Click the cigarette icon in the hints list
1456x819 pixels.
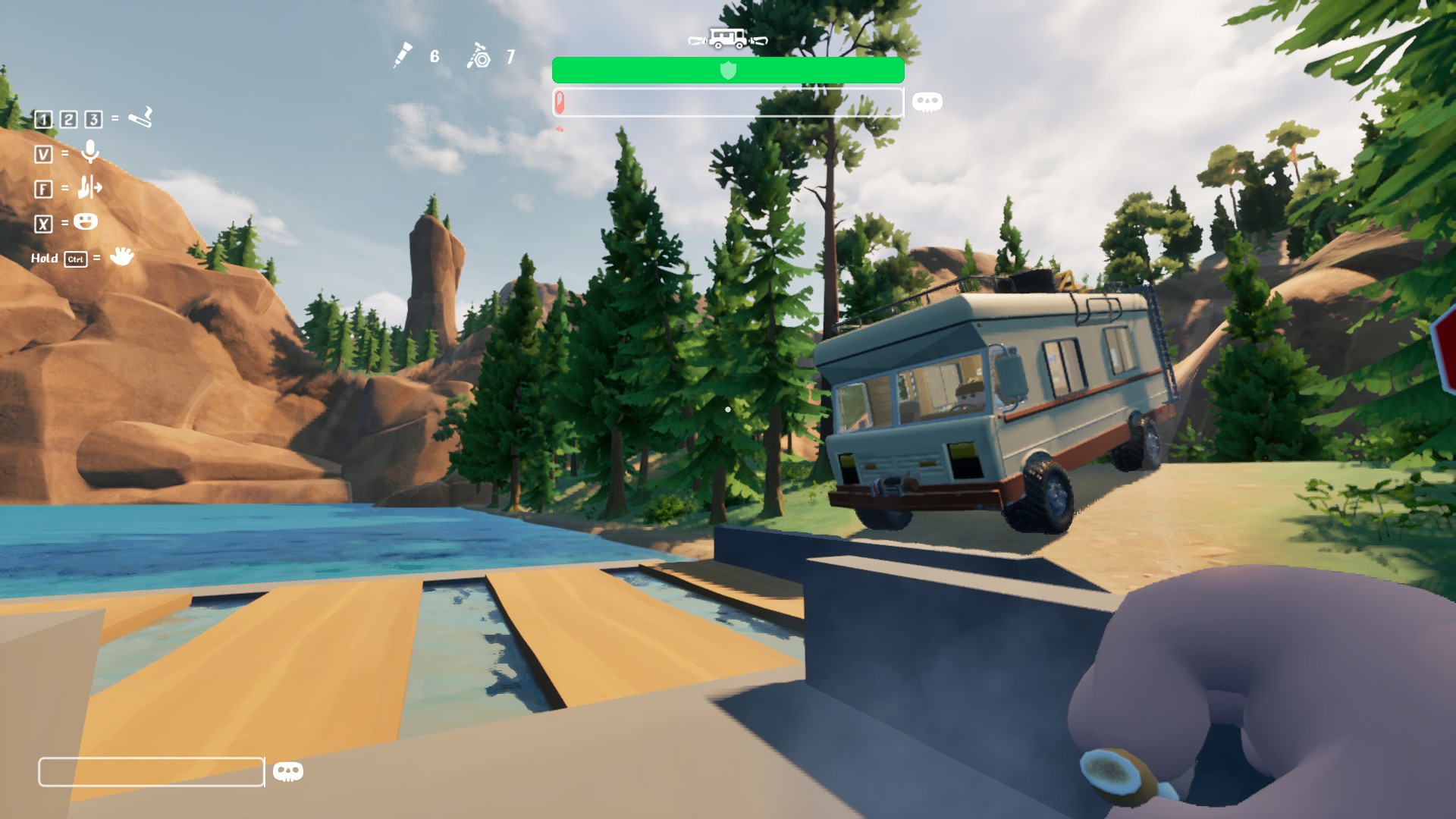[140, 118]
